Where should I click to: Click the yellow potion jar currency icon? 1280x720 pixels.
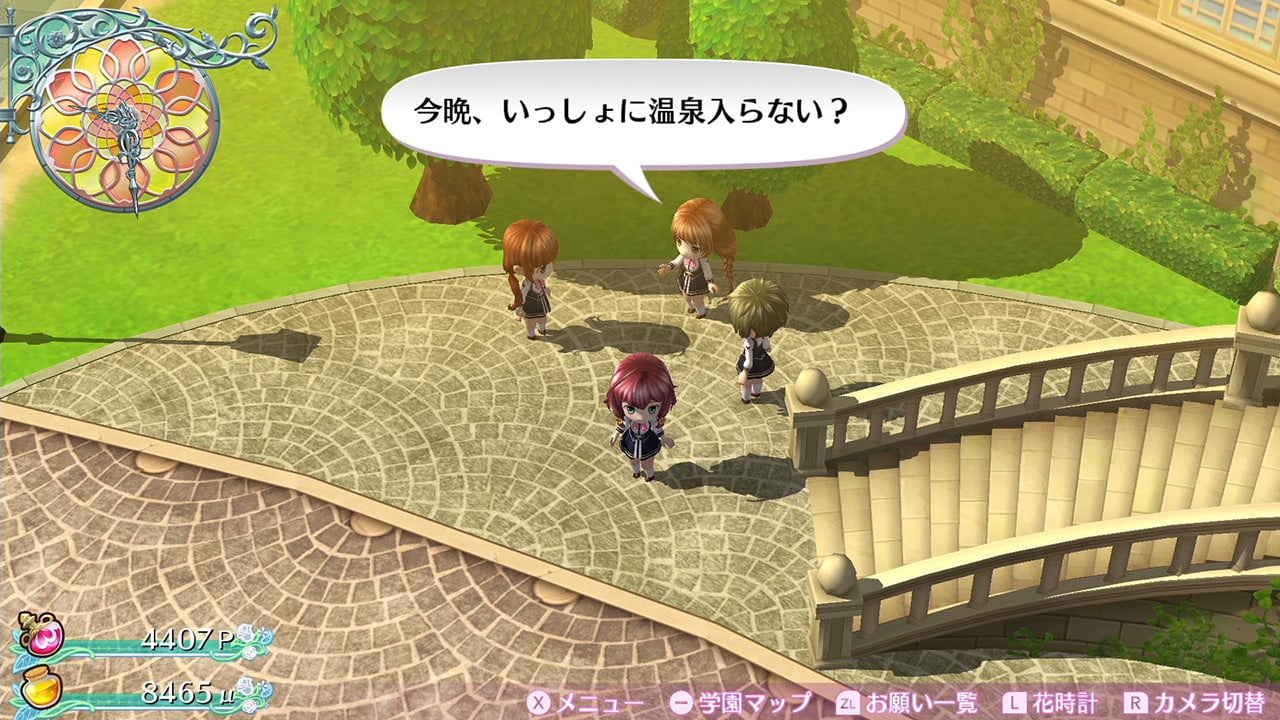click(40, 688)
